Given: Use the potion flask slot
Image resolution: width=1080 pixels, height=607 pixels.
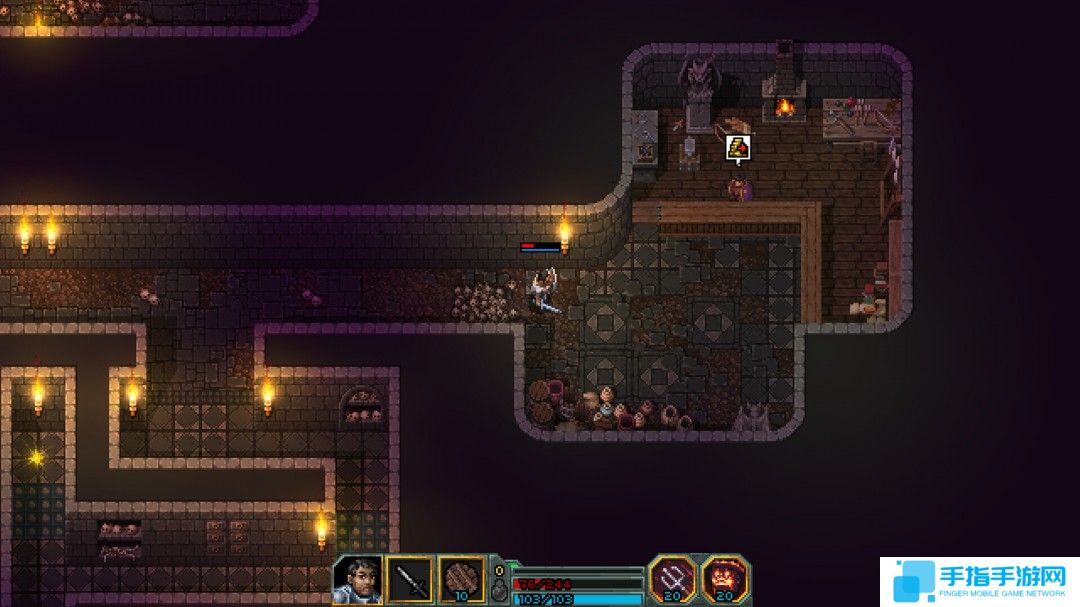Looking at the screenshot, I should click(499, 589).
